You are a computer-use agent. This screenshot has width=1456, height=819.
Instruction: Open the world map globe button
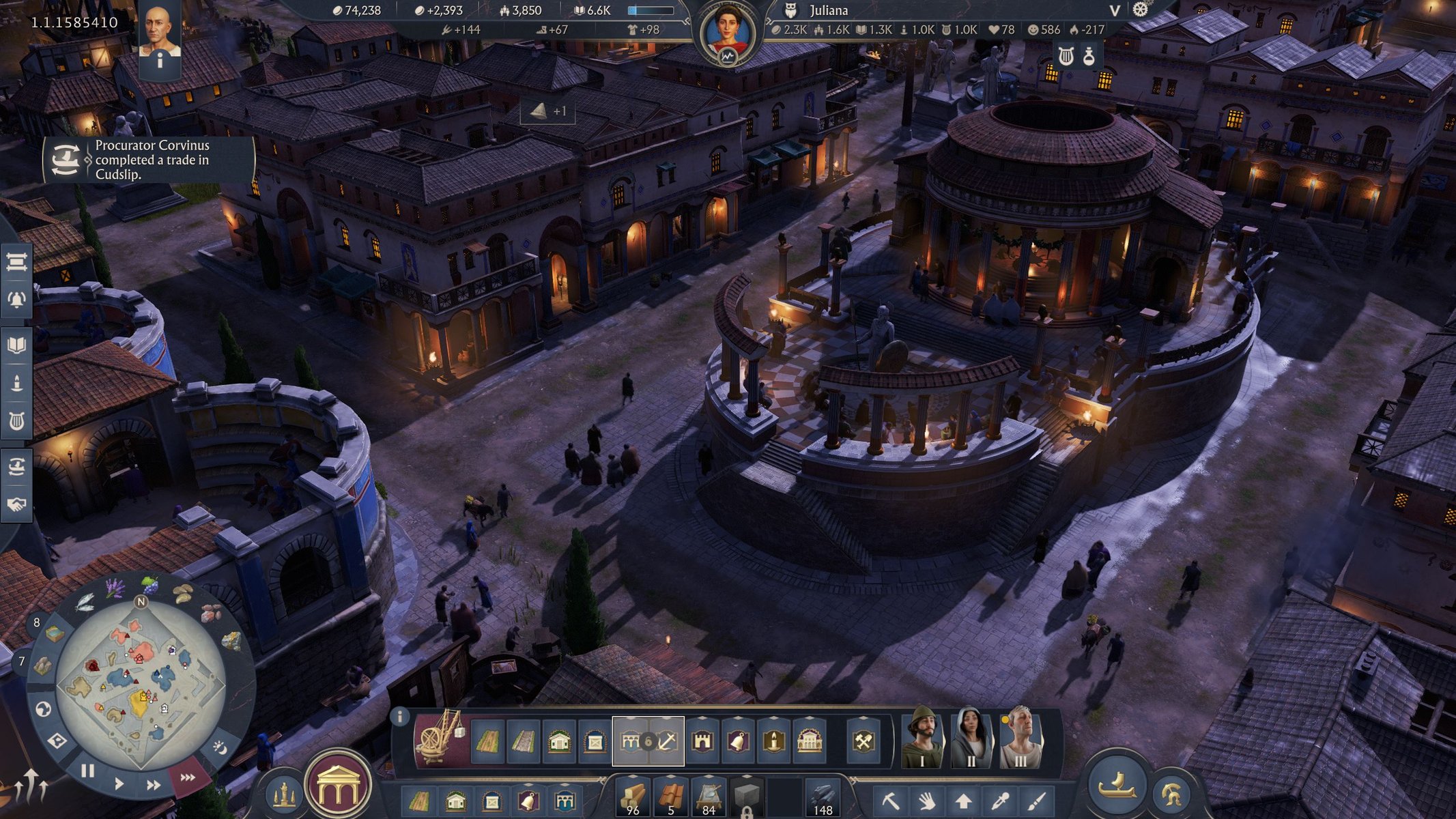tap(43, 710)
